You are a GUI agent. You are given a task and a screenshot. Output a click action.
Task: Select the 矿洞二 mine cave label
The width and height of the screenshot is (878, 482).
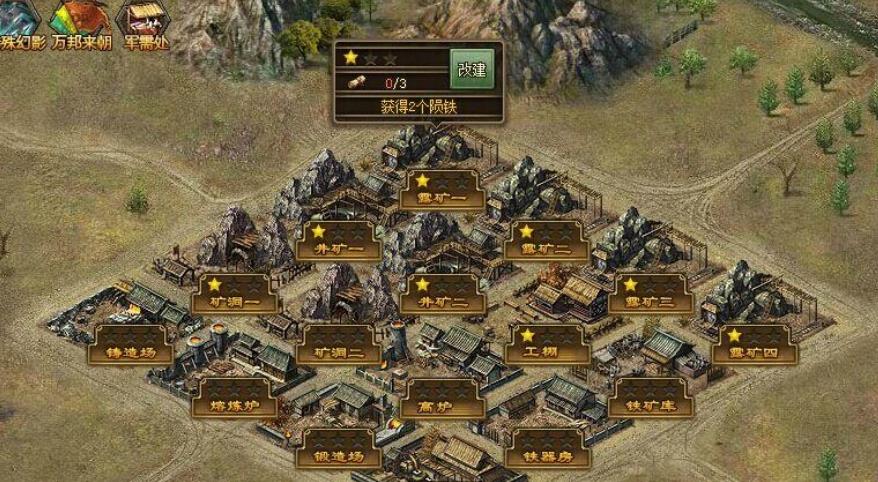point(338,348)
